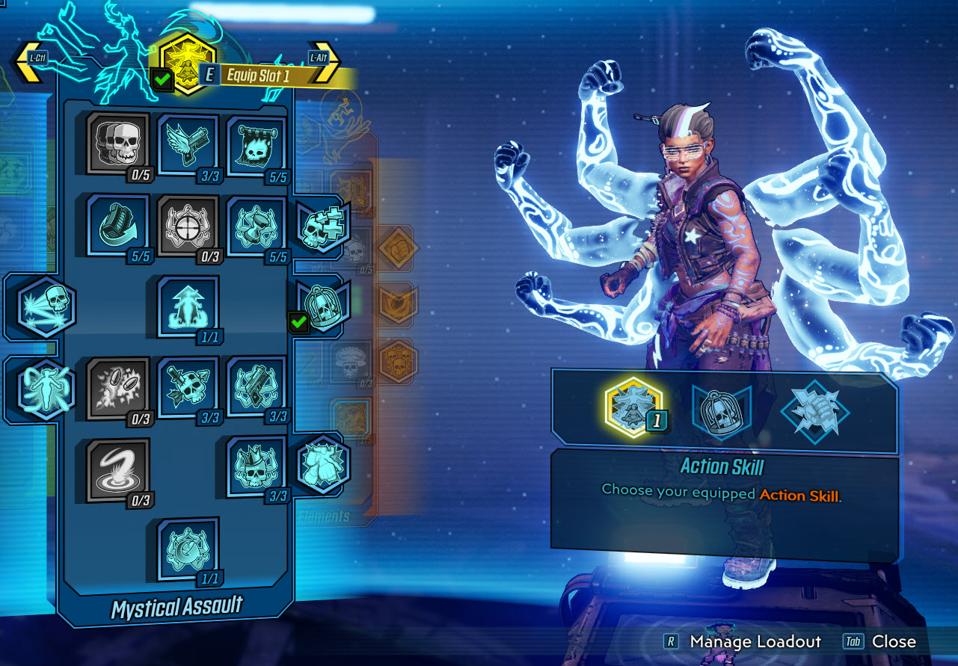Select the checkmarked caged skull hexagon in tree
958x666 pixels.
tap(322, 300)
